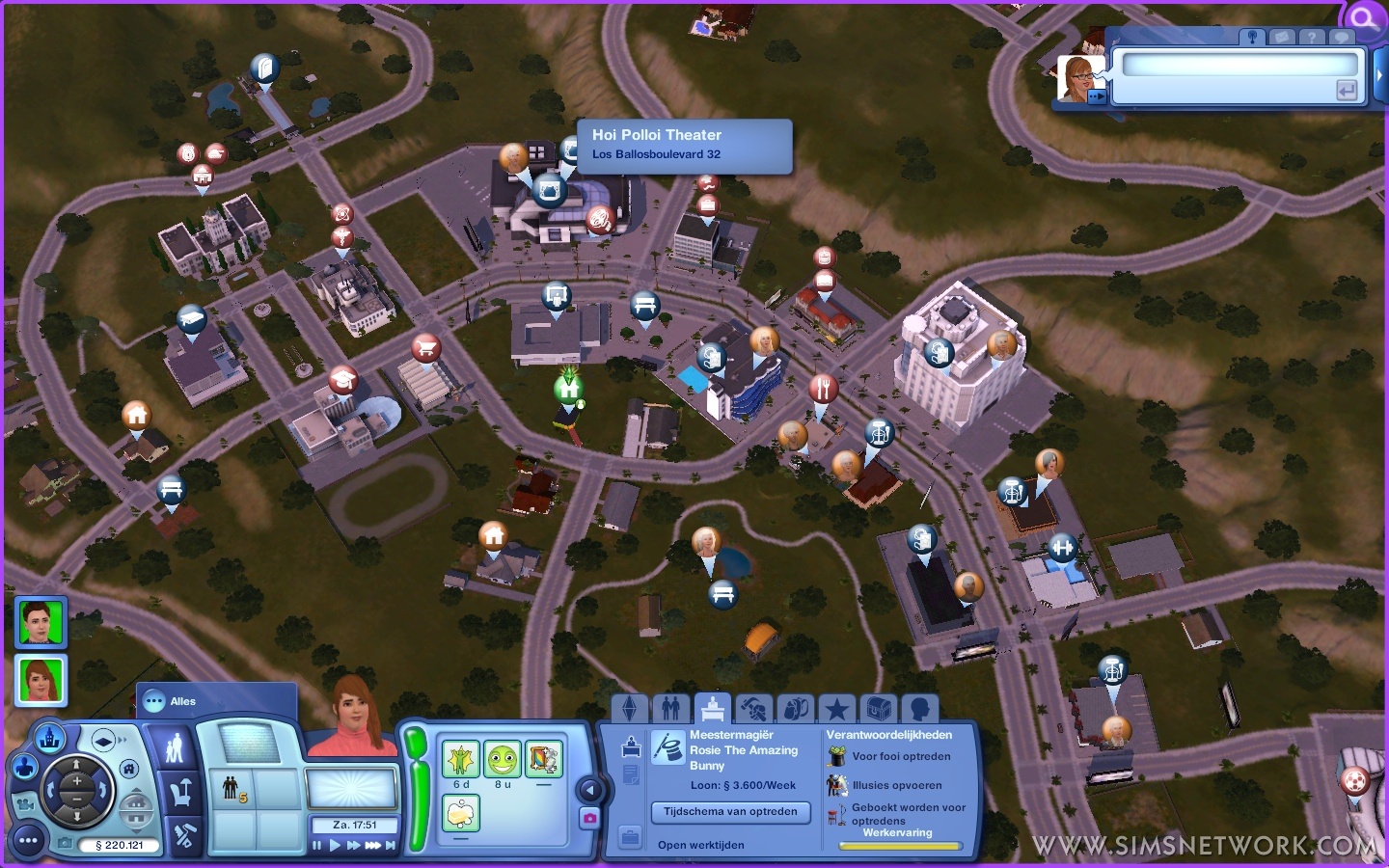Click the purple magnifying glass search button
The width and height of the screenshot is (1389, 868).
pyautogui.click(x=1364, y=17)
